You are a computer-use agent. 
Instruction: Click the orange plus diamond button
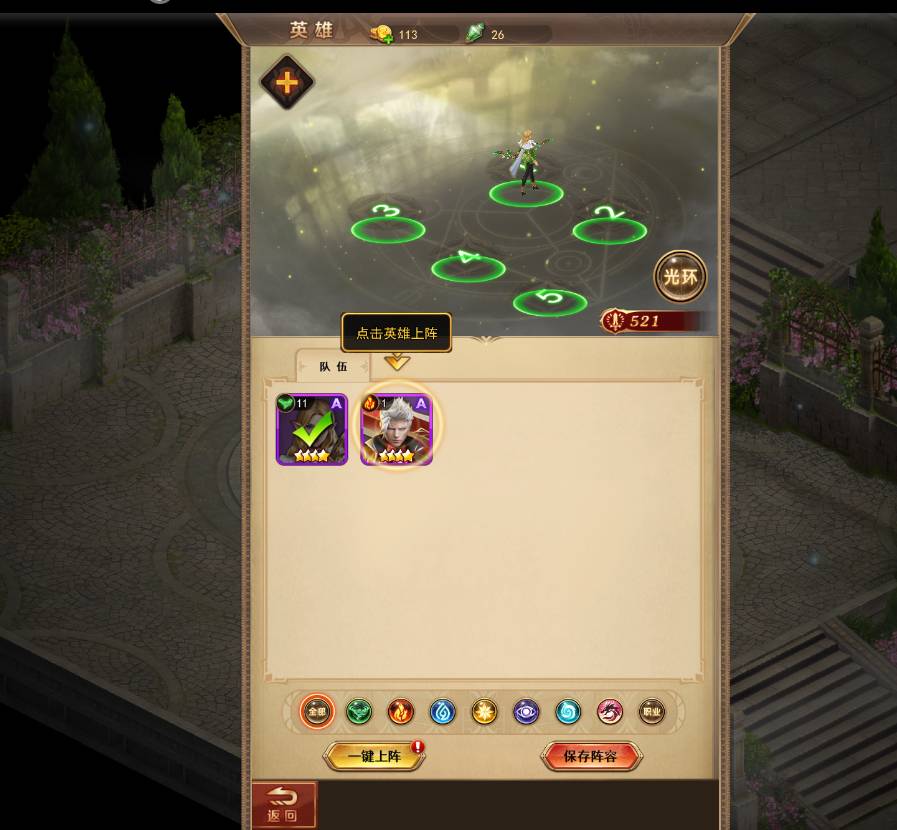pyautogui.click(x=287, y=82)
